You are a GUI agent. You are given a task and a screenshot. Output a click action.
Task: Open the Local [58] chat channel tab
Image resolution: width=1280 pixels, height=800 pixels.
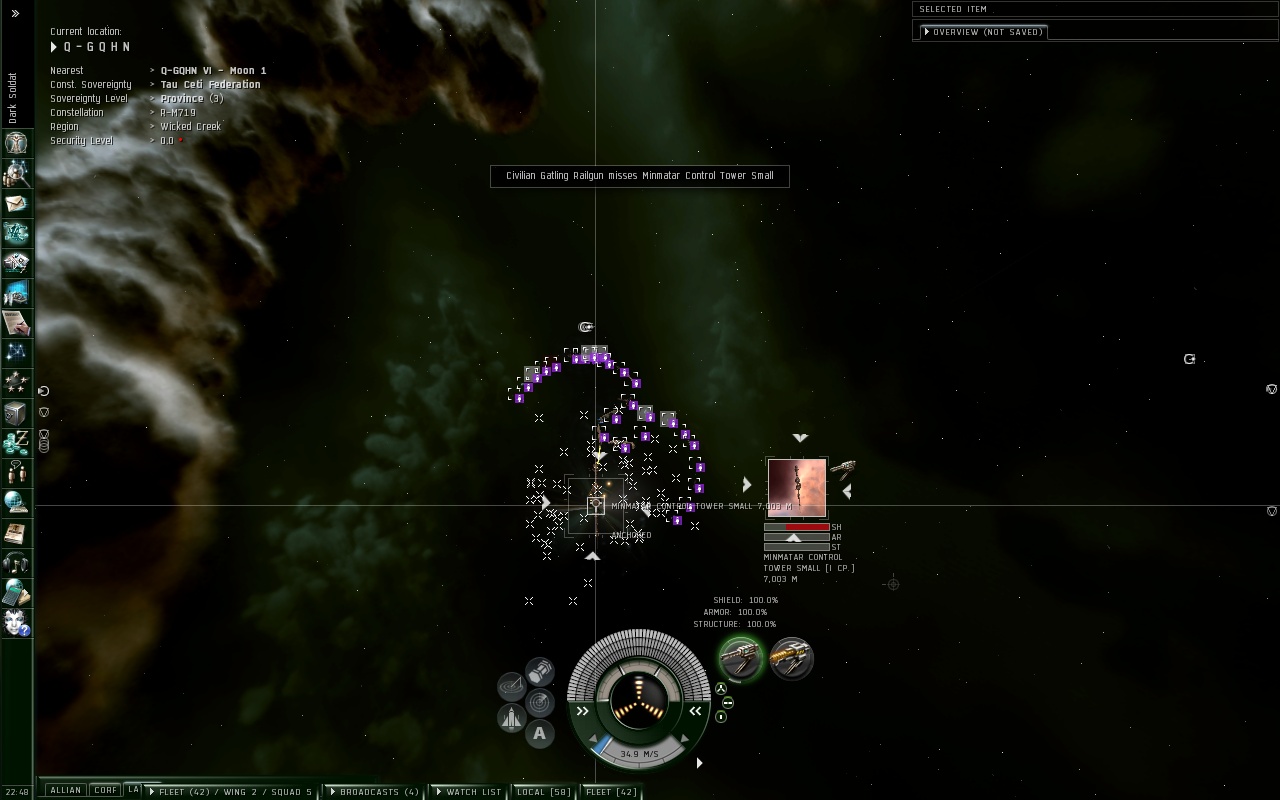(x=543, y=792)
